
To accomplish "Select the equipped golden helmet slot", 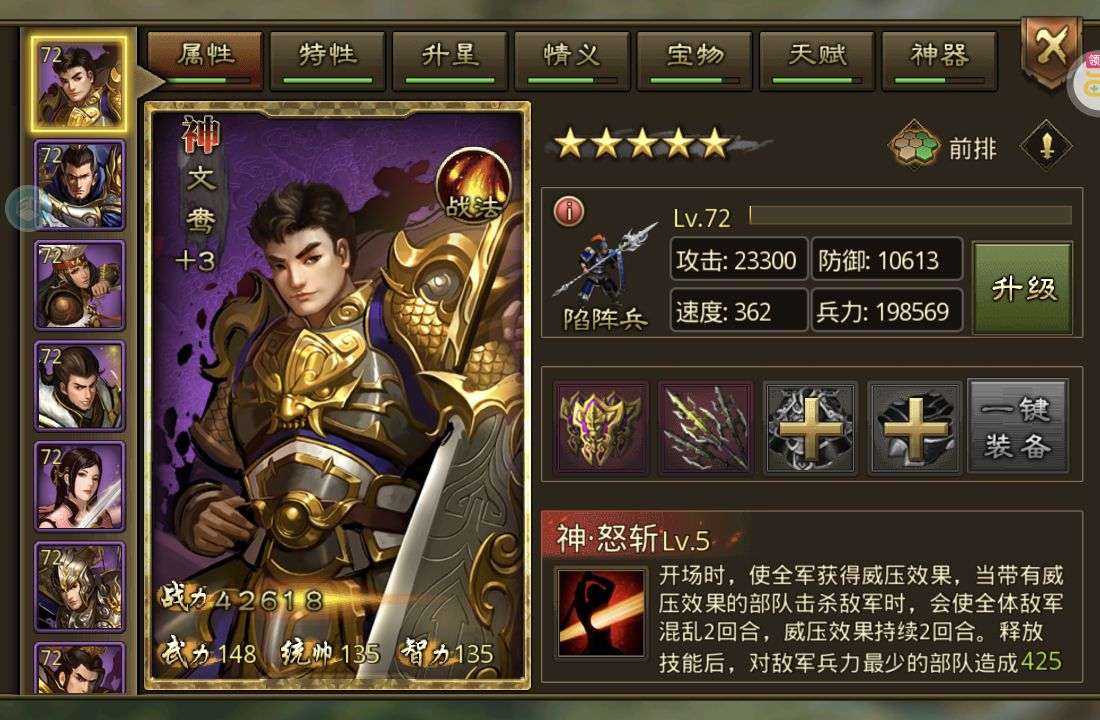I will [x=602, y=427].
